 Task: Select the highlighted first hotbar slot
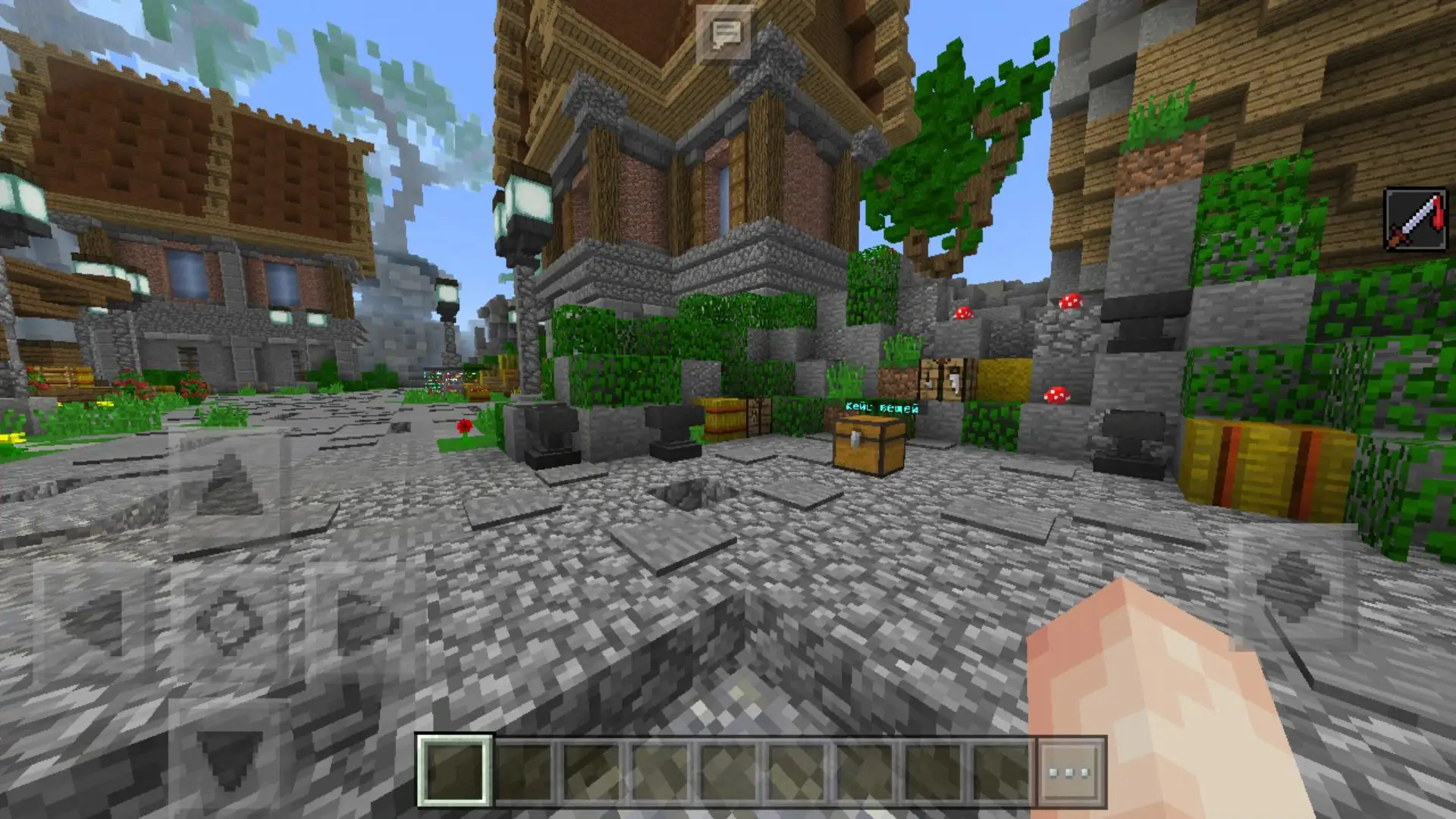(x=454, y=771)
